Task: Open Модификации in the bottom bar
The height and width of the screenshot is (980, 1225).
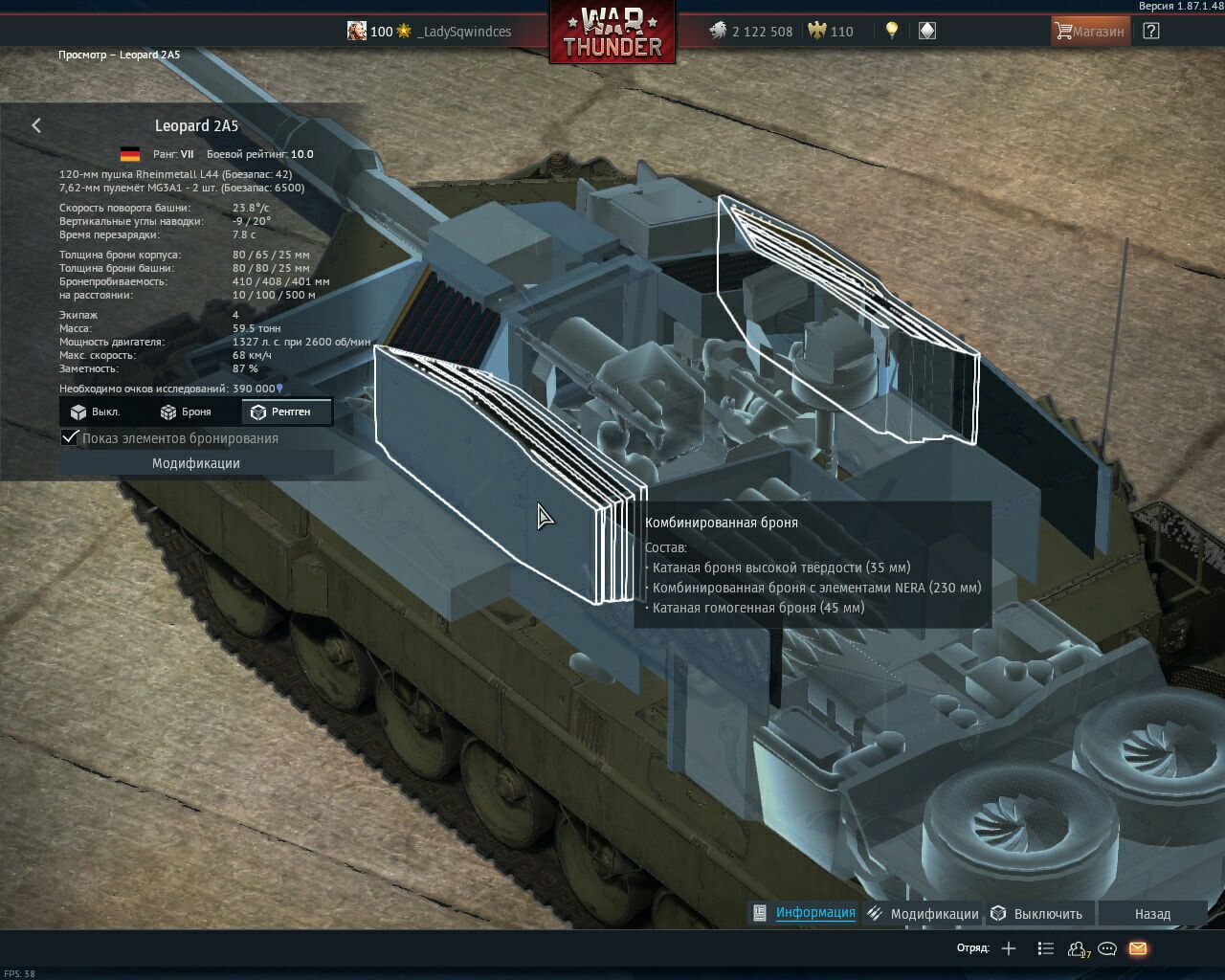Action: click(x=933, y=914)
